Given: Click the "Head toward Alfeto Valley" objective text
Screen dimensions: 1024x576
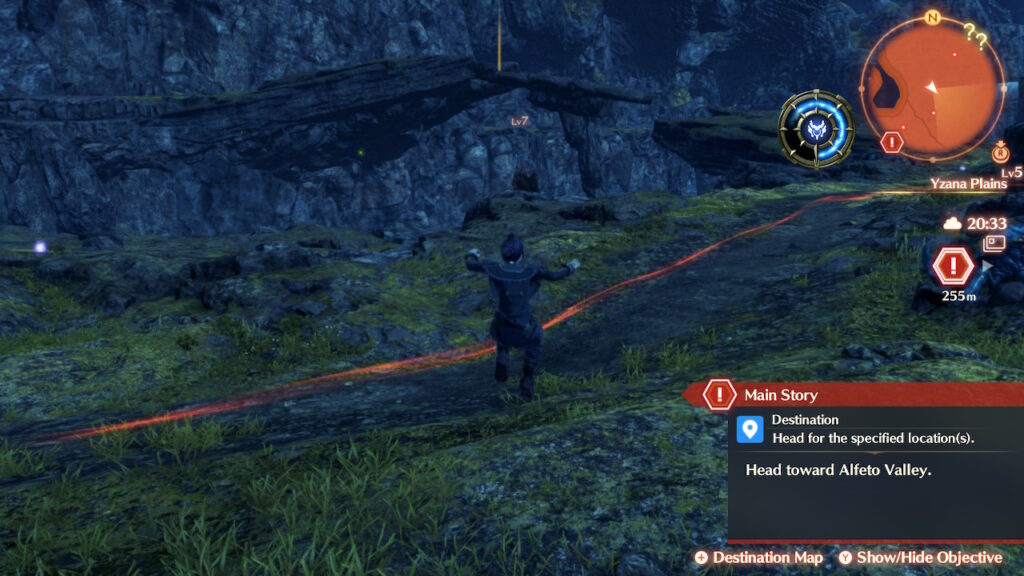Looking at the screenshot, I should point(838,468).
